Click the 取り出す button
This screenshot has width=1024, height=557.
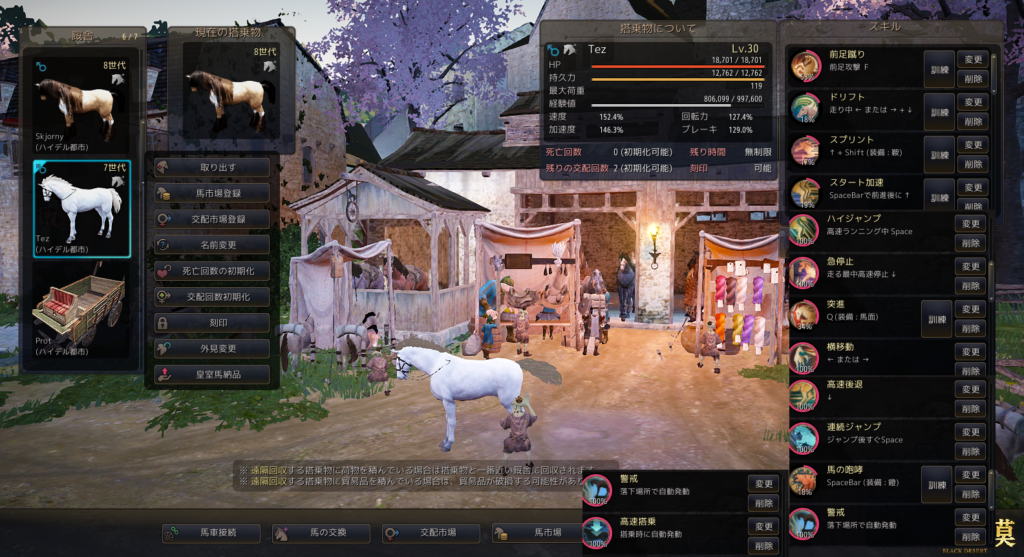coord(212,167)
